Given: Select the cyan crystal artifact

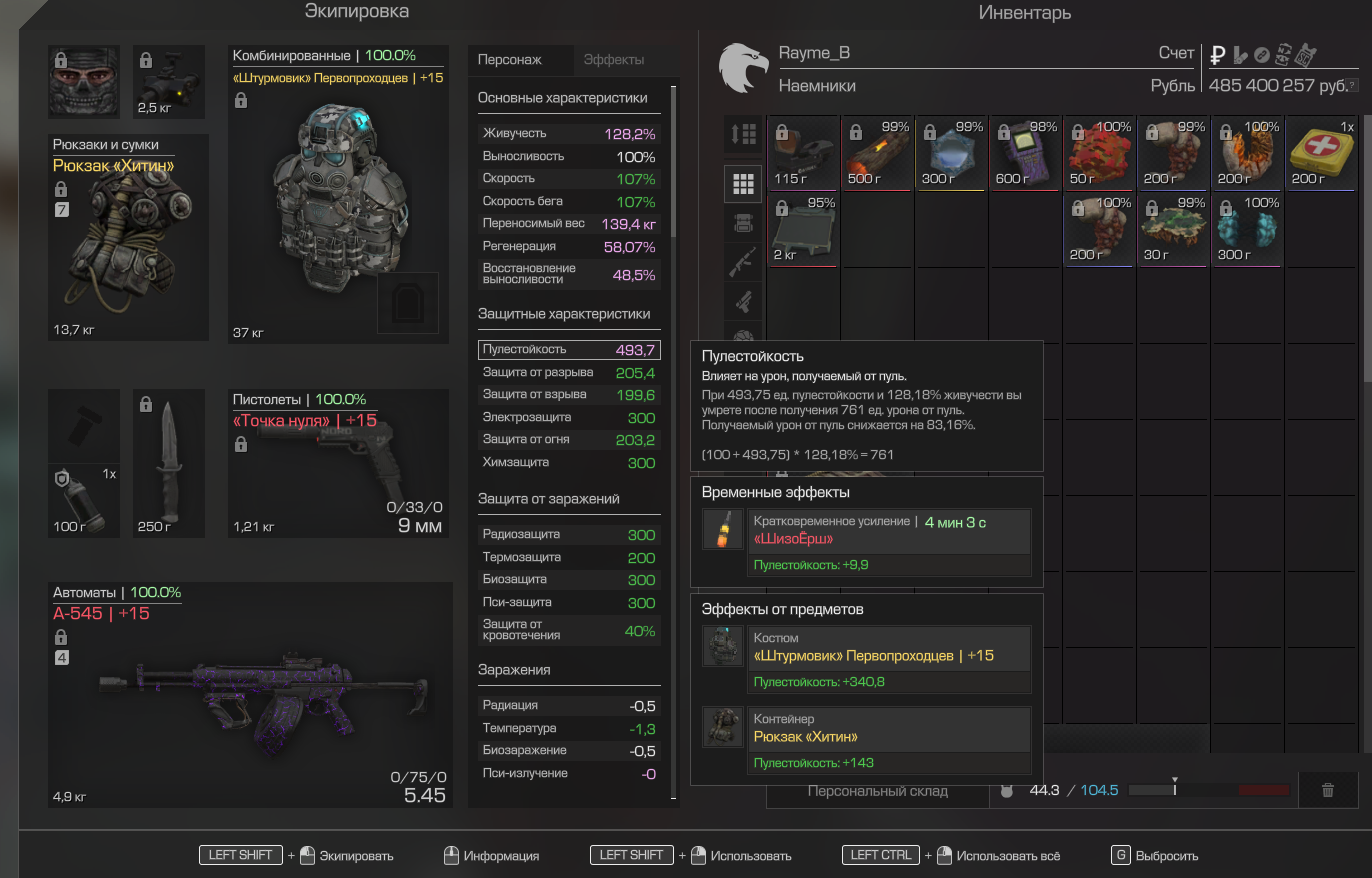Looking at the screenshot, I should pyautogui.click(x=1248, y=229).
